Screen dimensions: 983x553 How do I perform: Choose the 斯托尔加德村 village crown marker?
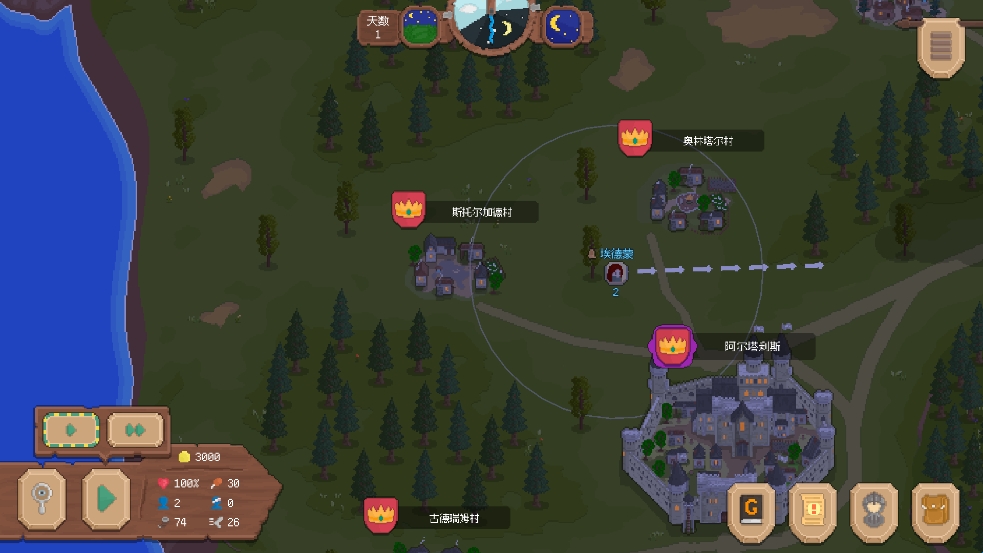pyautogui.click(x=408, y=210)
